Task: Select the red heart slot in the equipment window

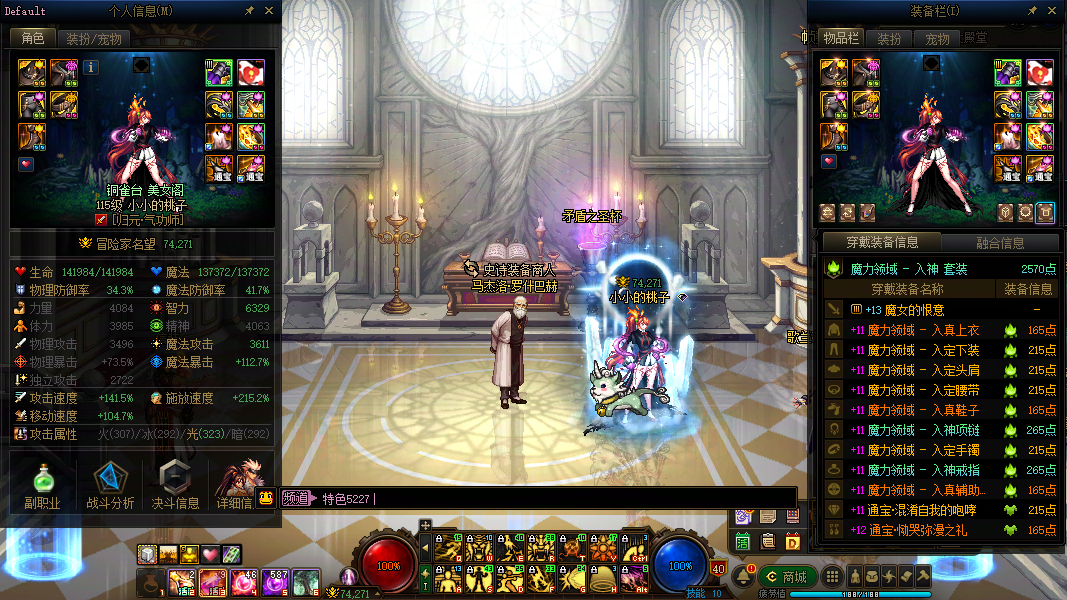Action: (x=827, y=162)
